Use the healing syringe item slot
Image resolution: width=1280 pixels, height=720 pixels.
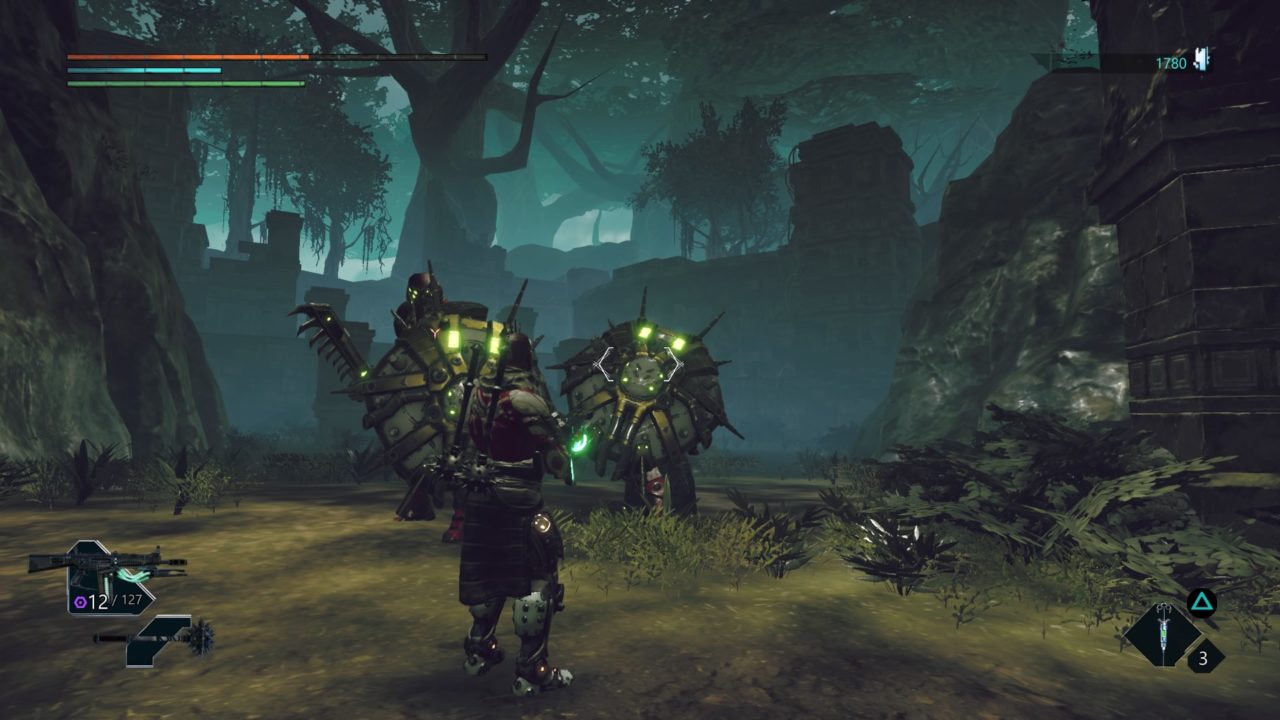coord(1162,632)
